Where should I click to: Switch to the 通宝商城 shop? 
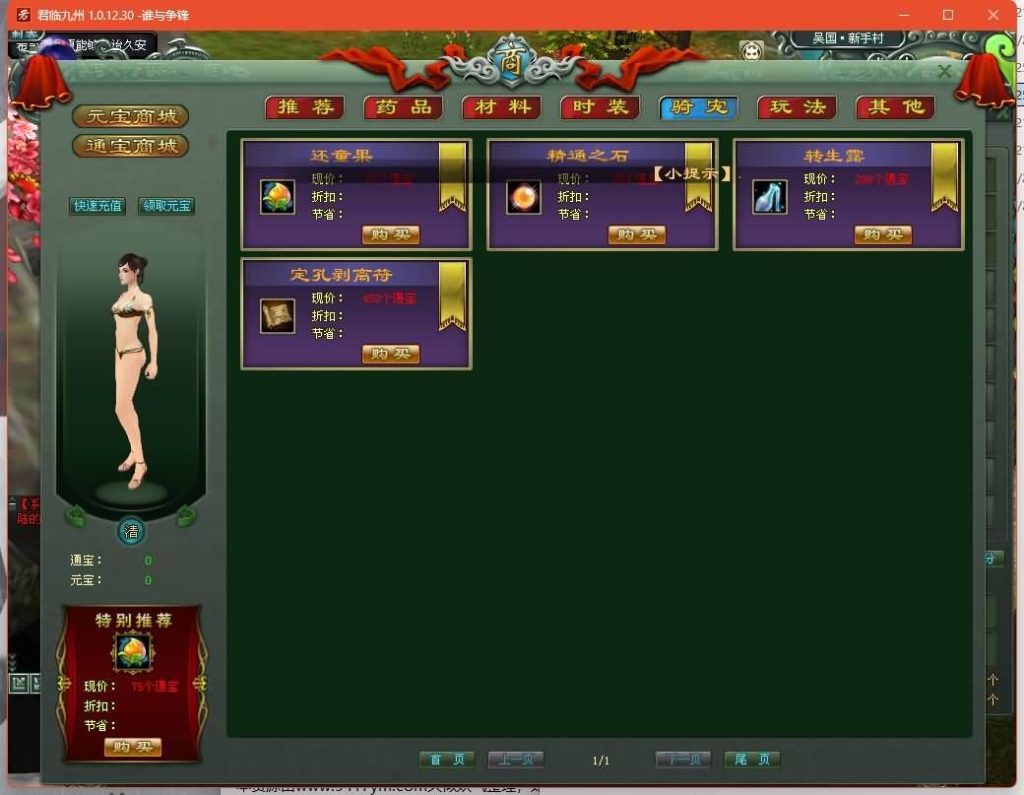tap(130, 146)
